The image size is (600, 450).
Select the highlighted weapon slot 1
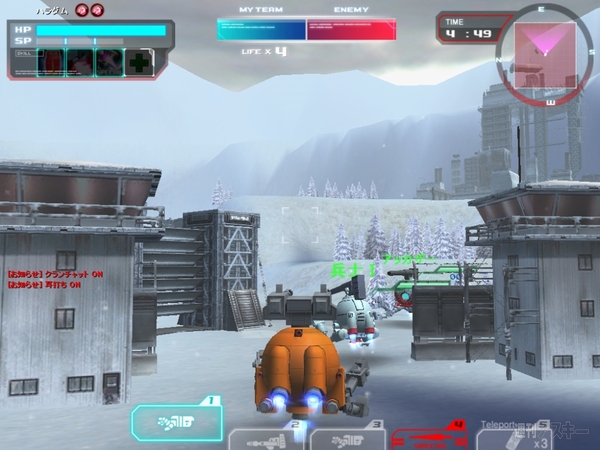pos(177,422)
